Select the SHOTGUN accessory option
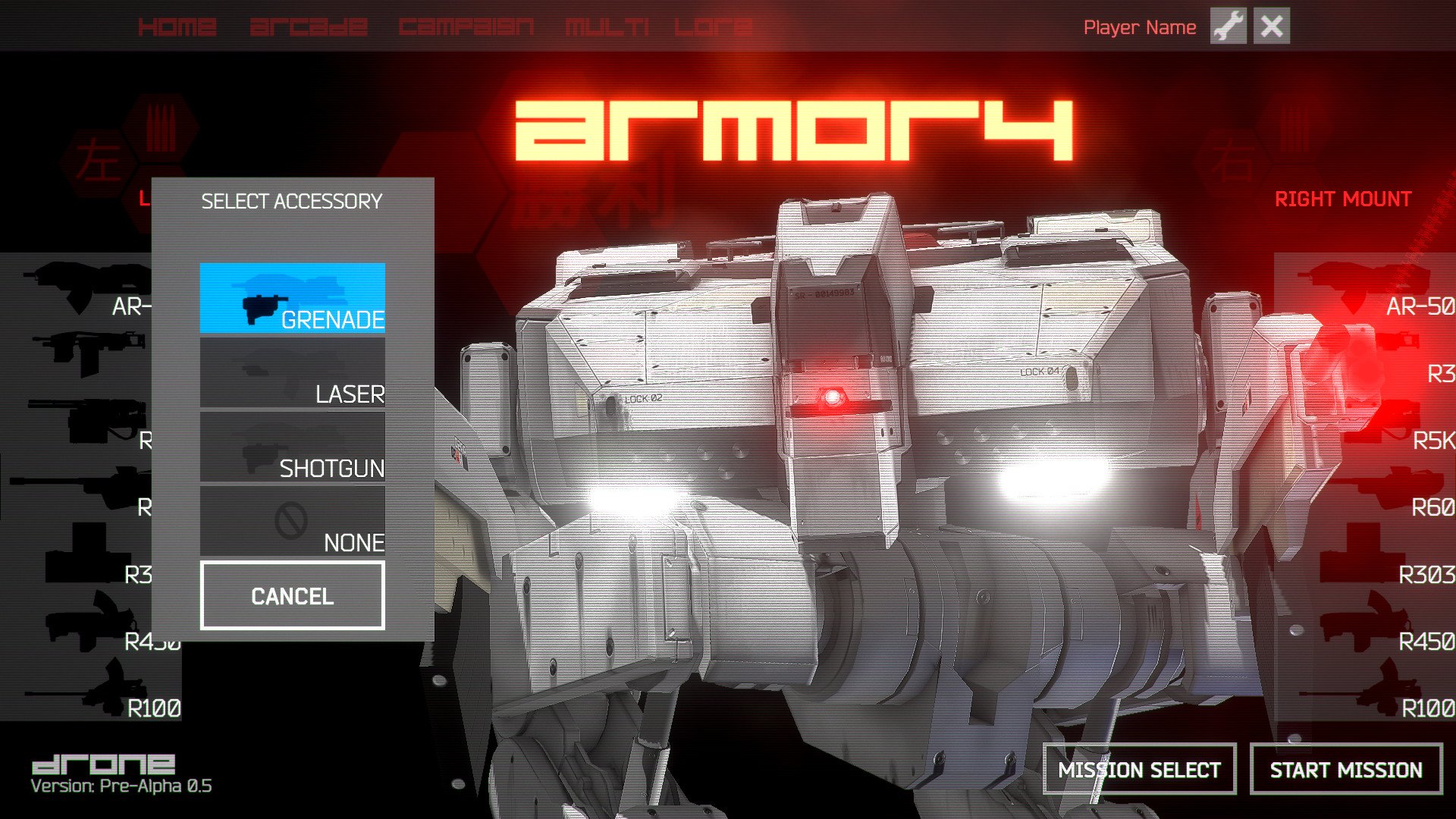This screenshot has width=1456, height=819. click(x=293, y=447)
